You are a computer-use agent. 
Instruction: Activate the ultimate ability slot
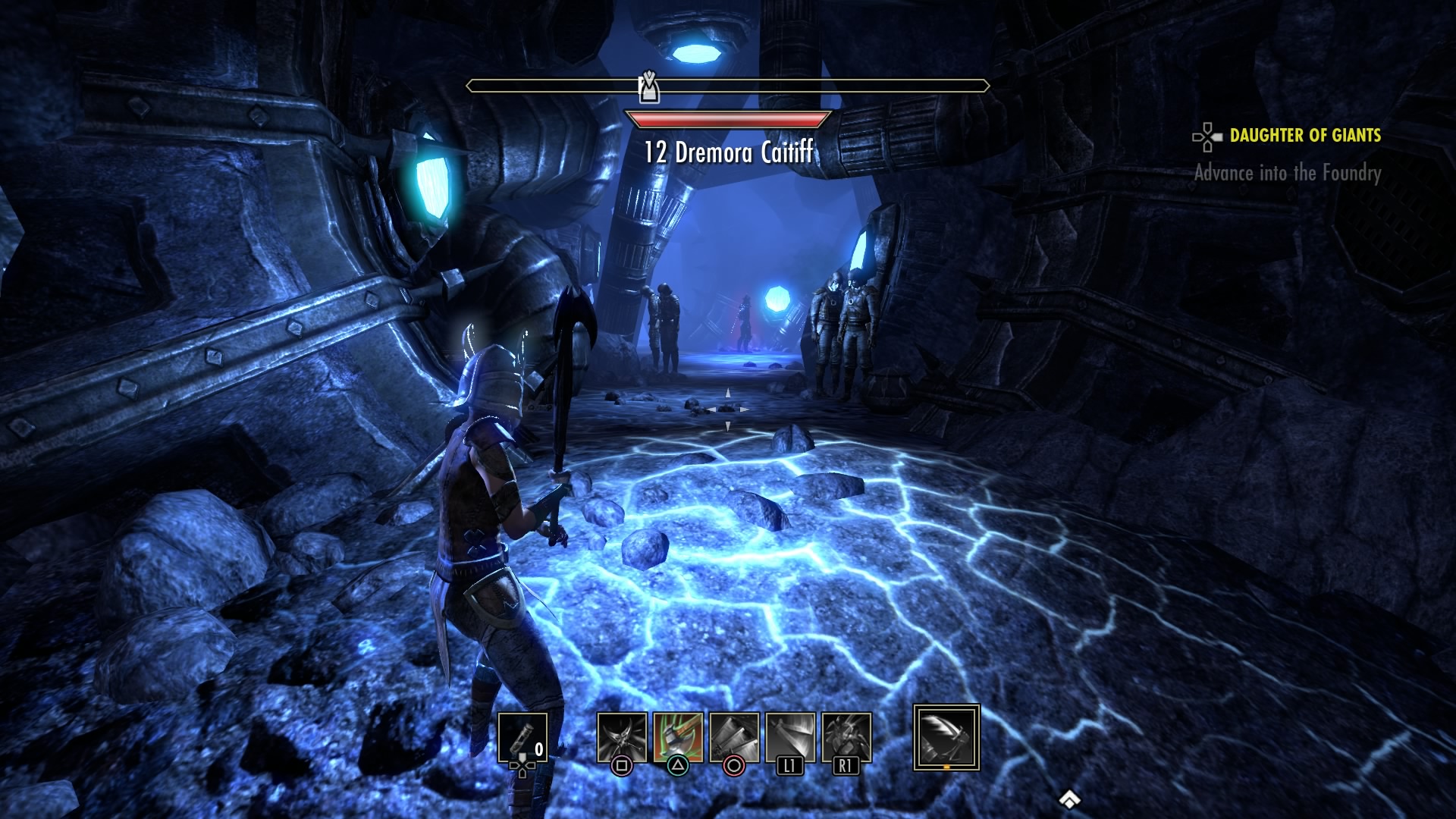(x=946, y=737)
